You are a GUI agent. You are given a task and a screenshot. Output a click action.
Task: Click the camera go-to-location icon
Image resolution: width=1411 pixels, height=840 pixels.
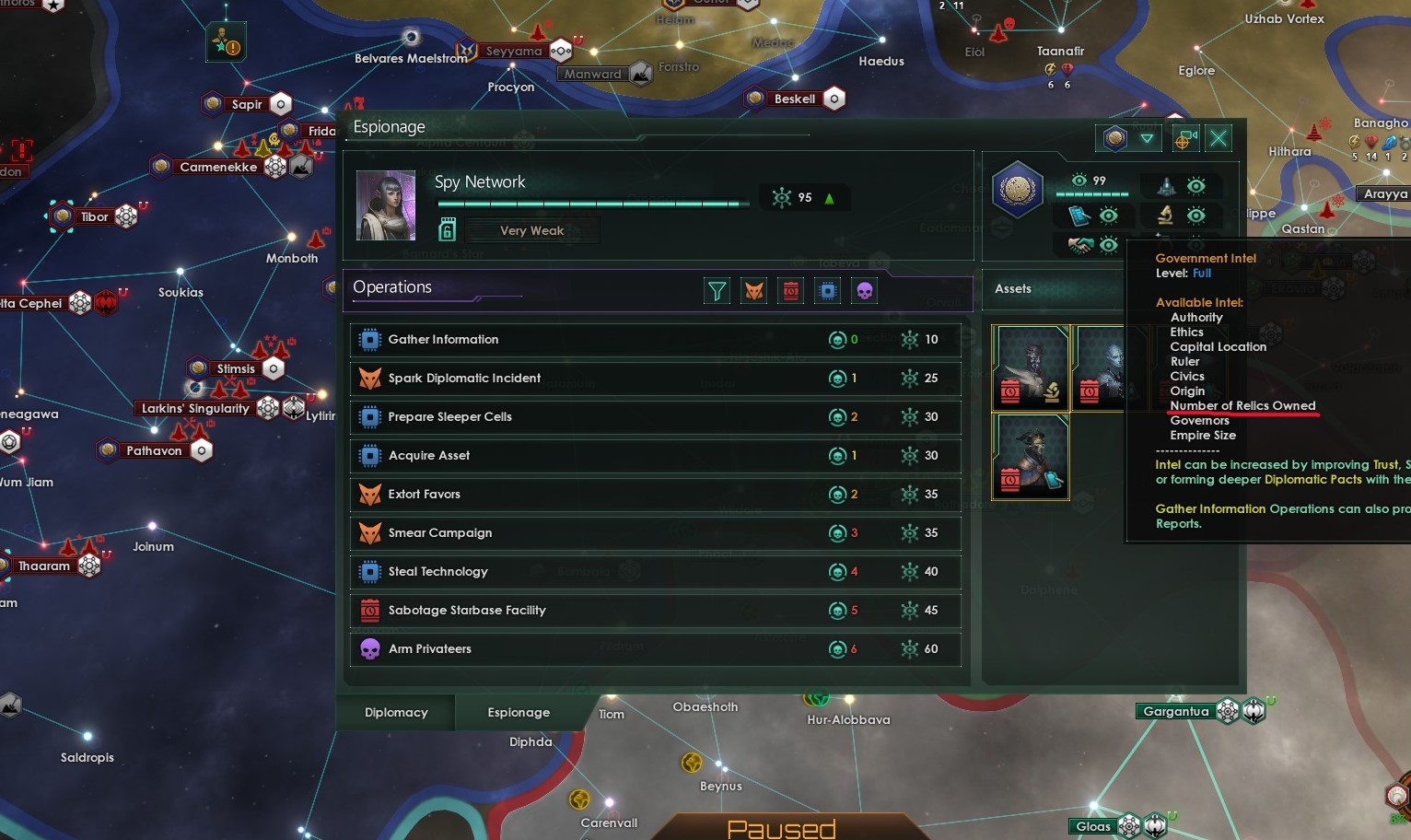[1184, 138]
